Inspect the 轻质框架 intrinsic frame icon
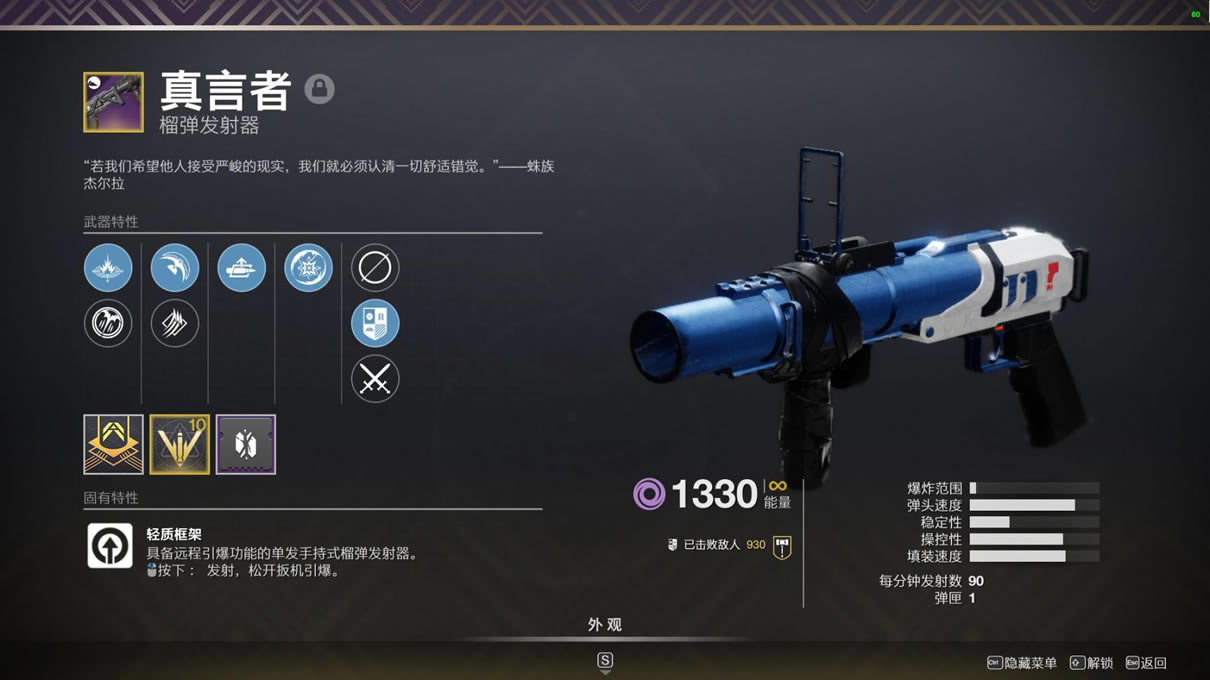Image resolution: width=1210 pixels, height=680 pixels. coord(110,546)
